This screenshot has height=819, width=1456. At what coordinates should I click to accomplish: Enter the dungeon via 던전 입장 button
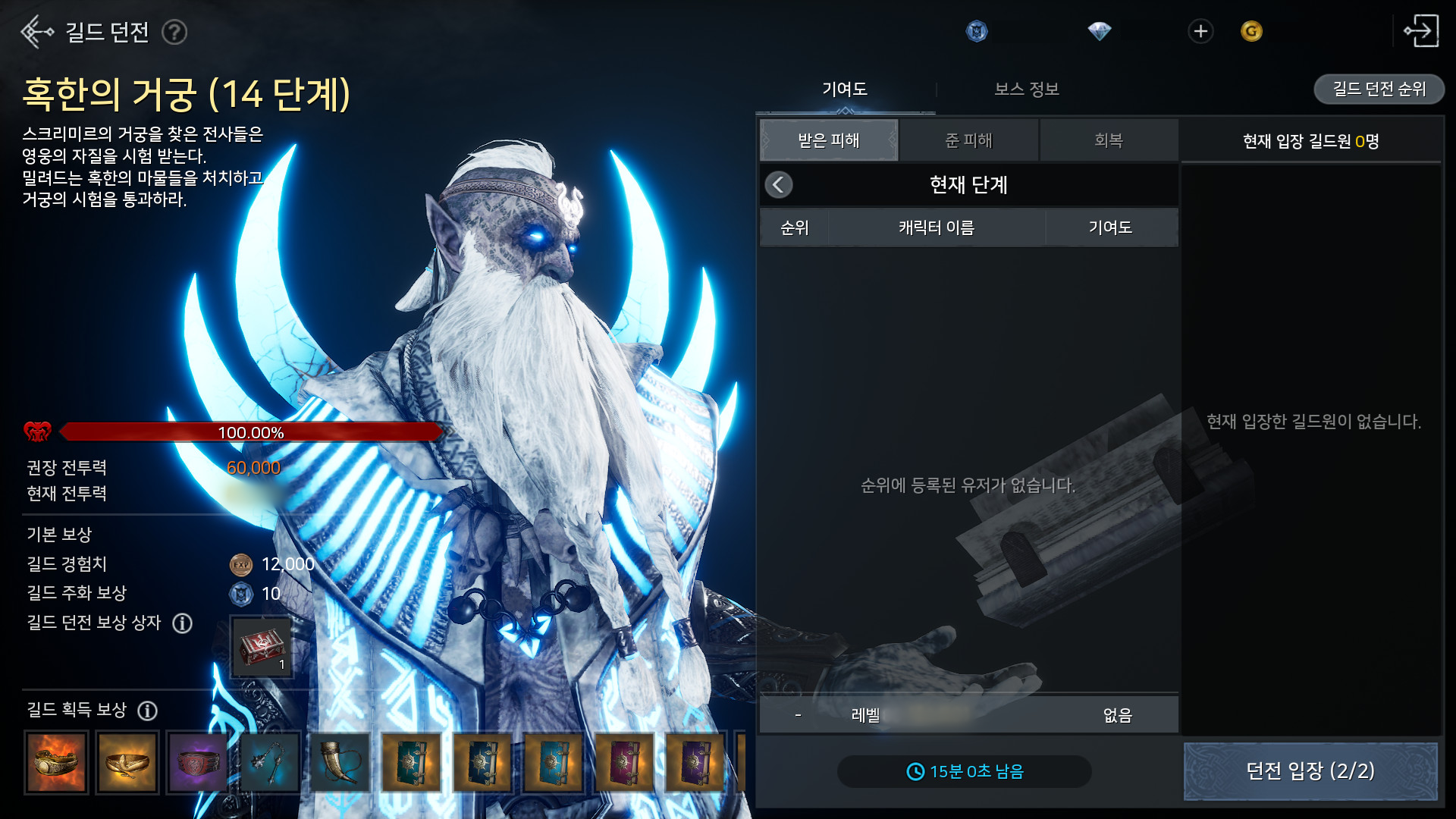point(1310,771)
